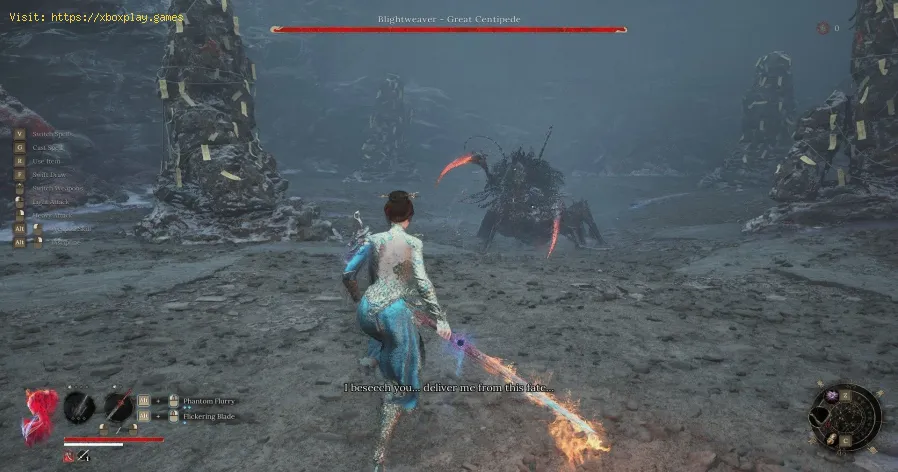Click the Flickering Blade skill label
Screen dimensions: 898x472
click(210, 415)
